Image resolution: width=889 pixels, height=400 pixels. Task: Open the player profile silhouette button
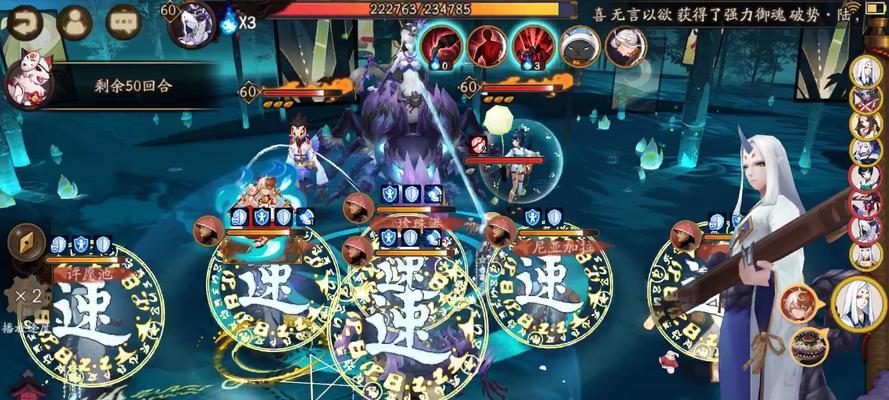[74, 20]
